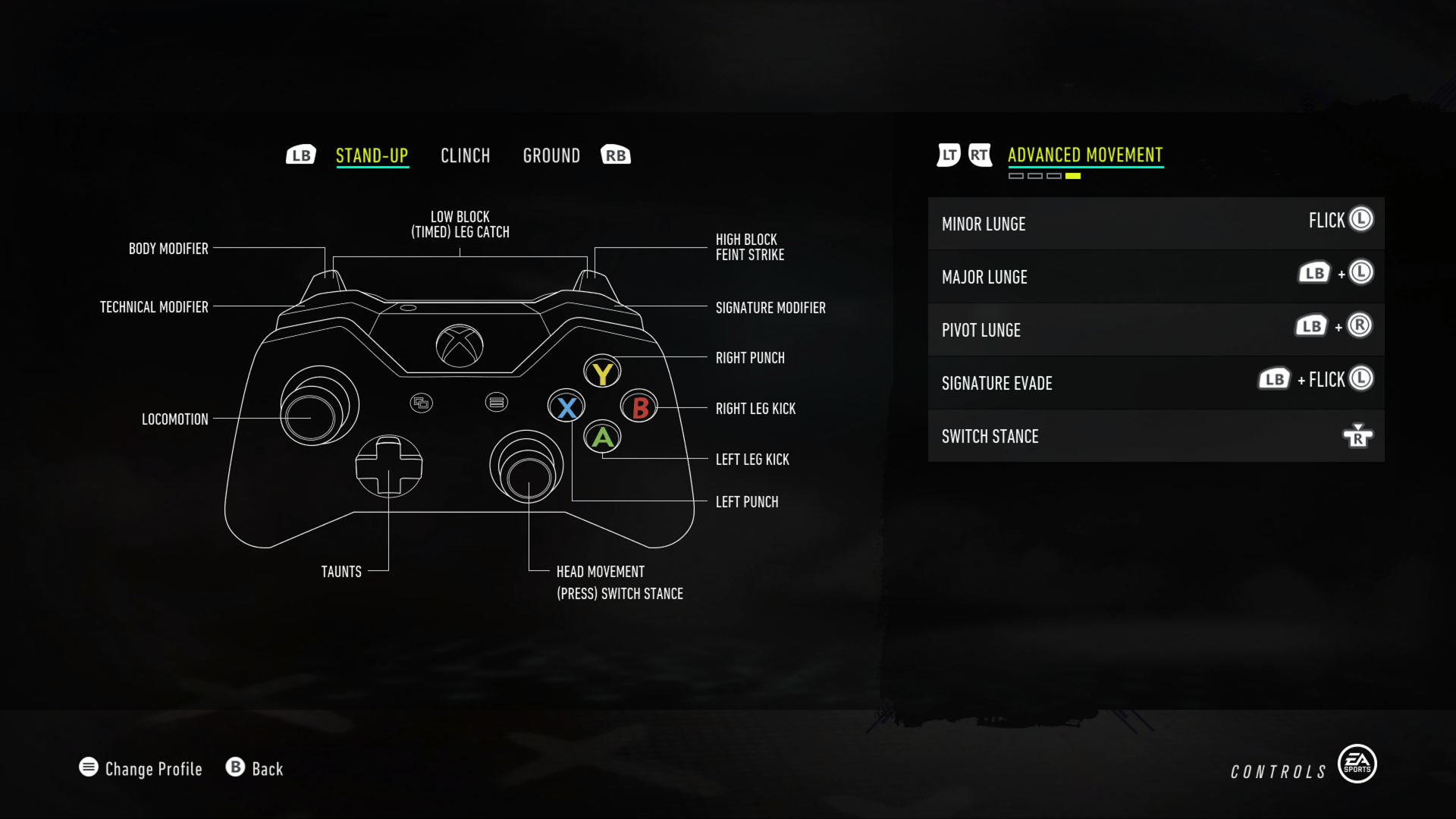Click the View button icon on the controller

tap(422, 402)
